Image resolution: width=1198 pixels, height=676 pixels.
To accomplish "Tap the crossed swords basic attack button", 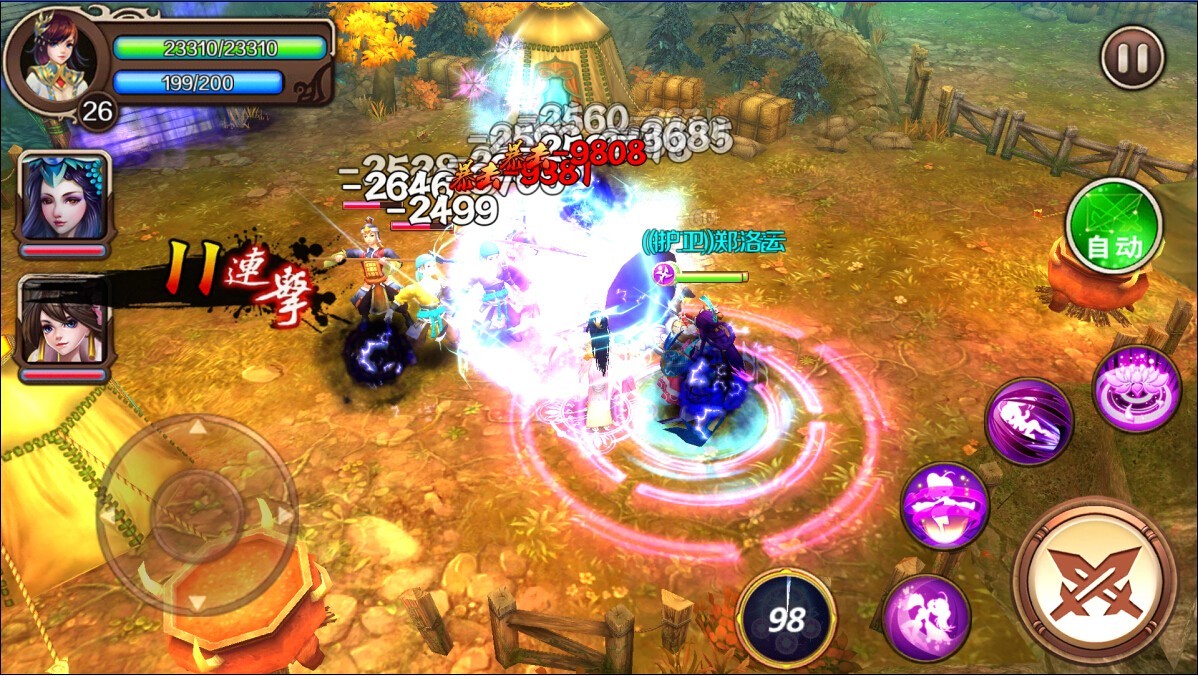I will click(1093, 580).
